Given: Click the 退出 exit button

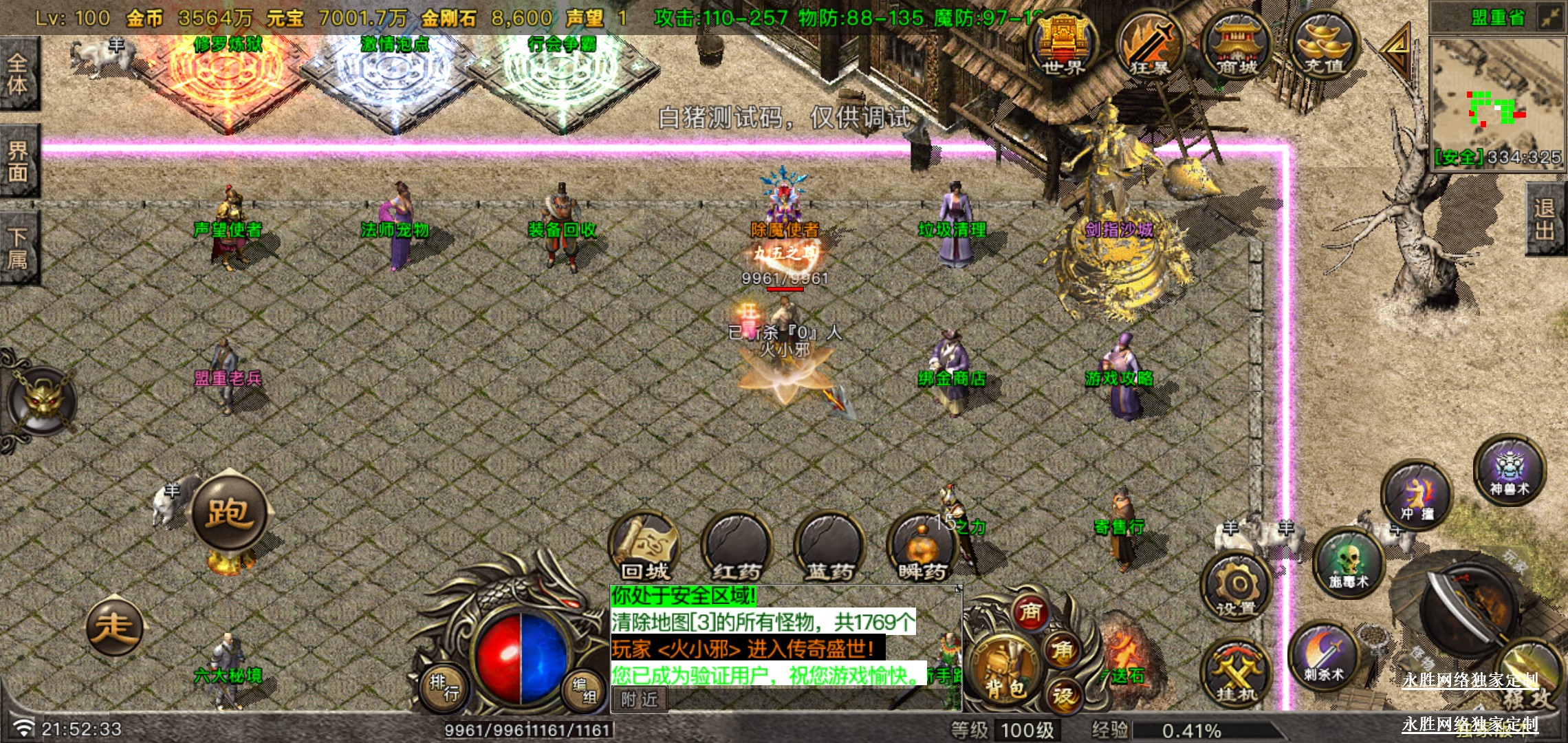Looking at the screenshot, I should [x=1545, y=219].
